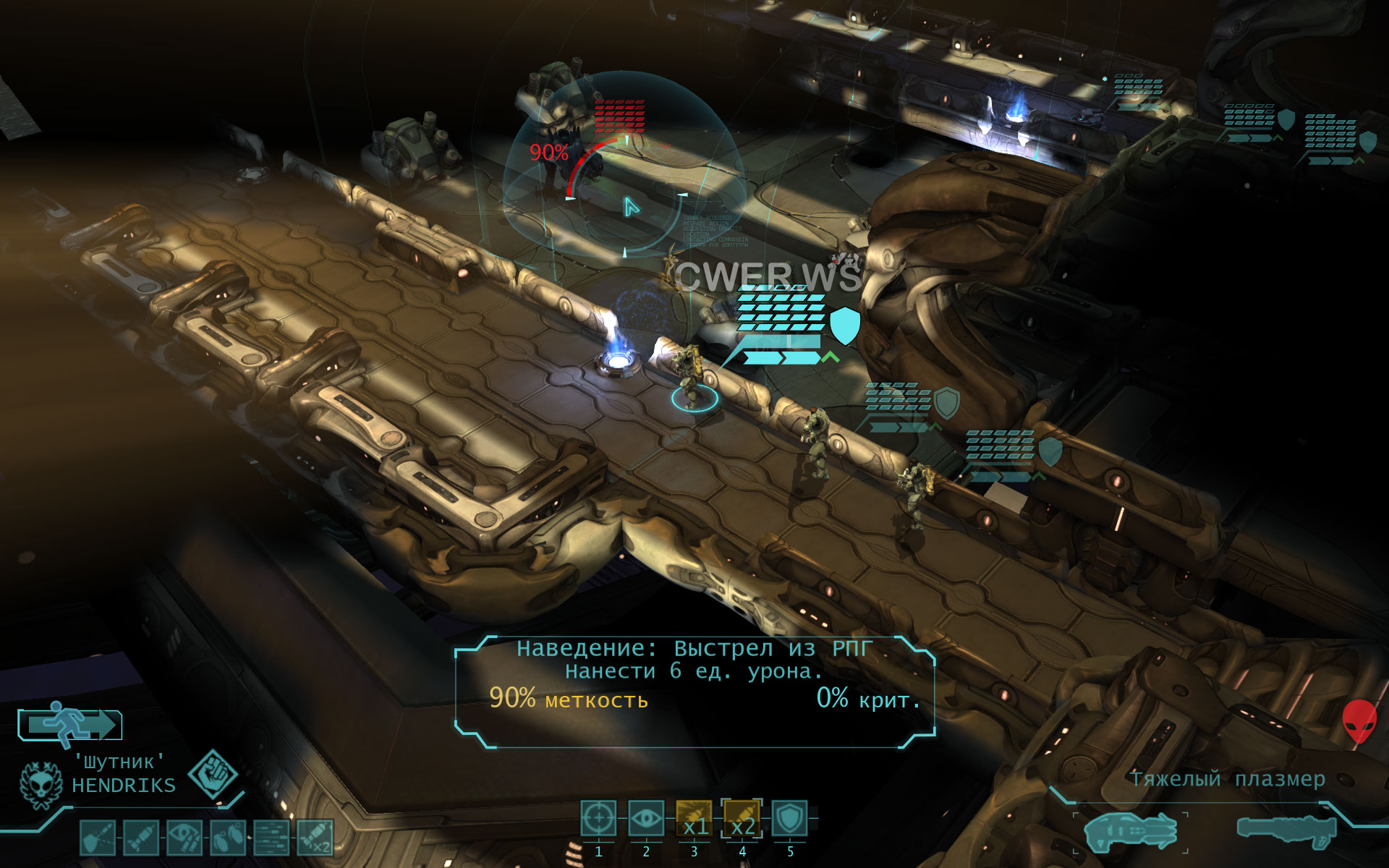
Task: Activate the Hunker Down shield ability
Action: [x=790, y=820]
